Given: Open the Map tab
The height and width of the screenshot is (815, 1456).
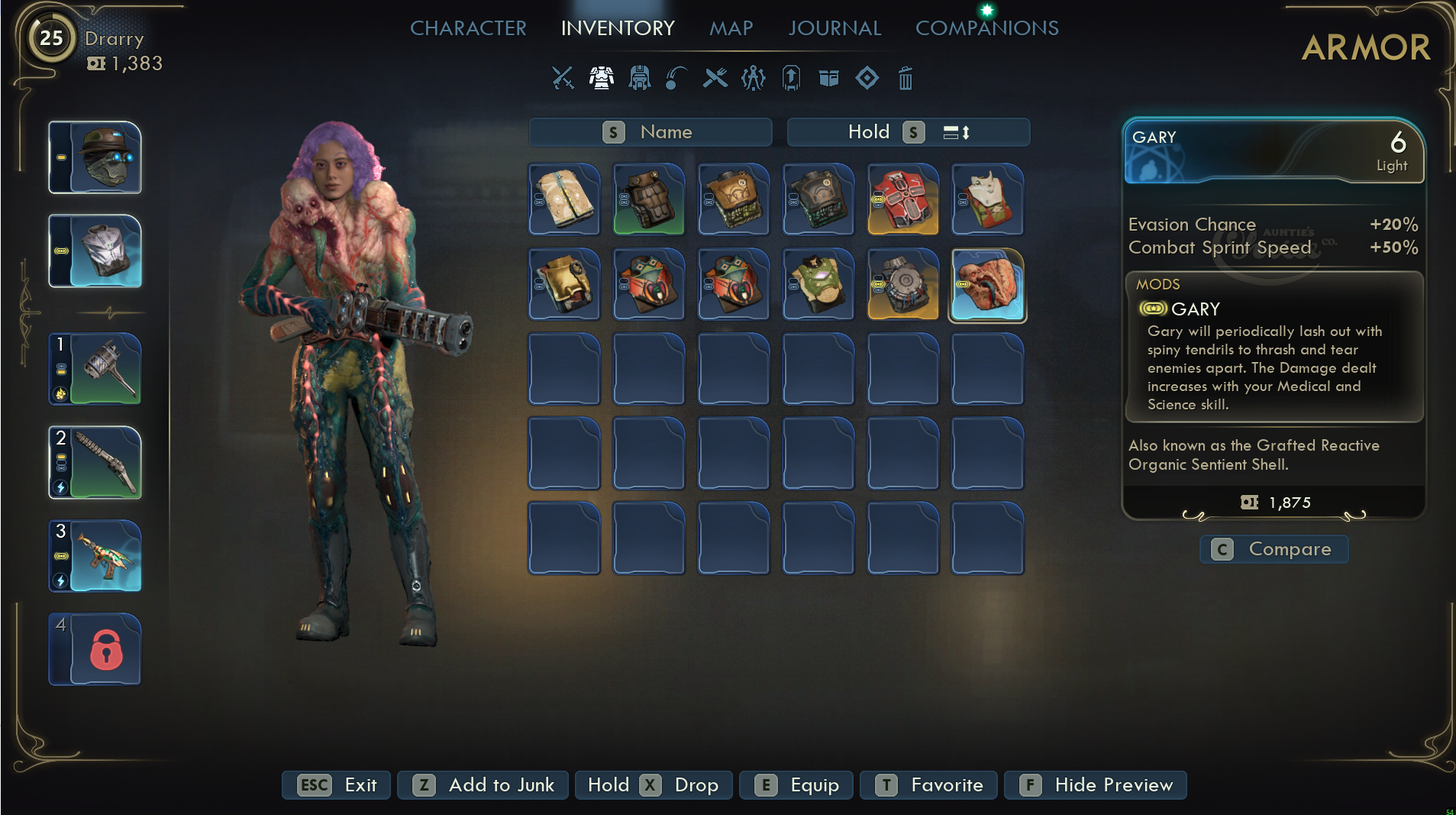Looking at the screenshot, I should 731,28.
